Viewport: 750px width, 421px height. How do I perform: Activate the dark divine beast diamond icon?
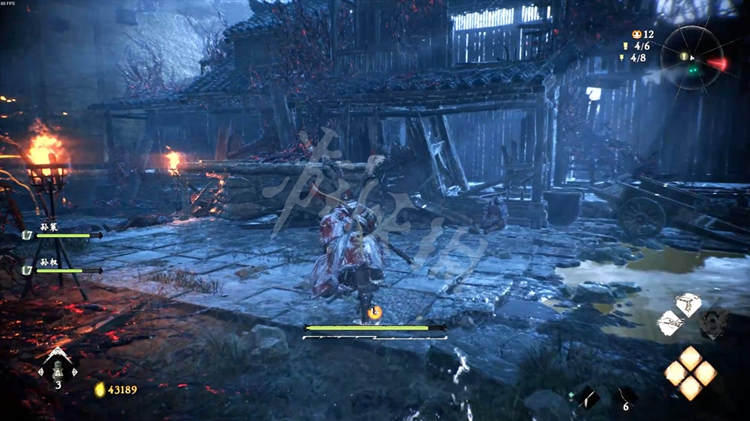click(x=713, y=322)
